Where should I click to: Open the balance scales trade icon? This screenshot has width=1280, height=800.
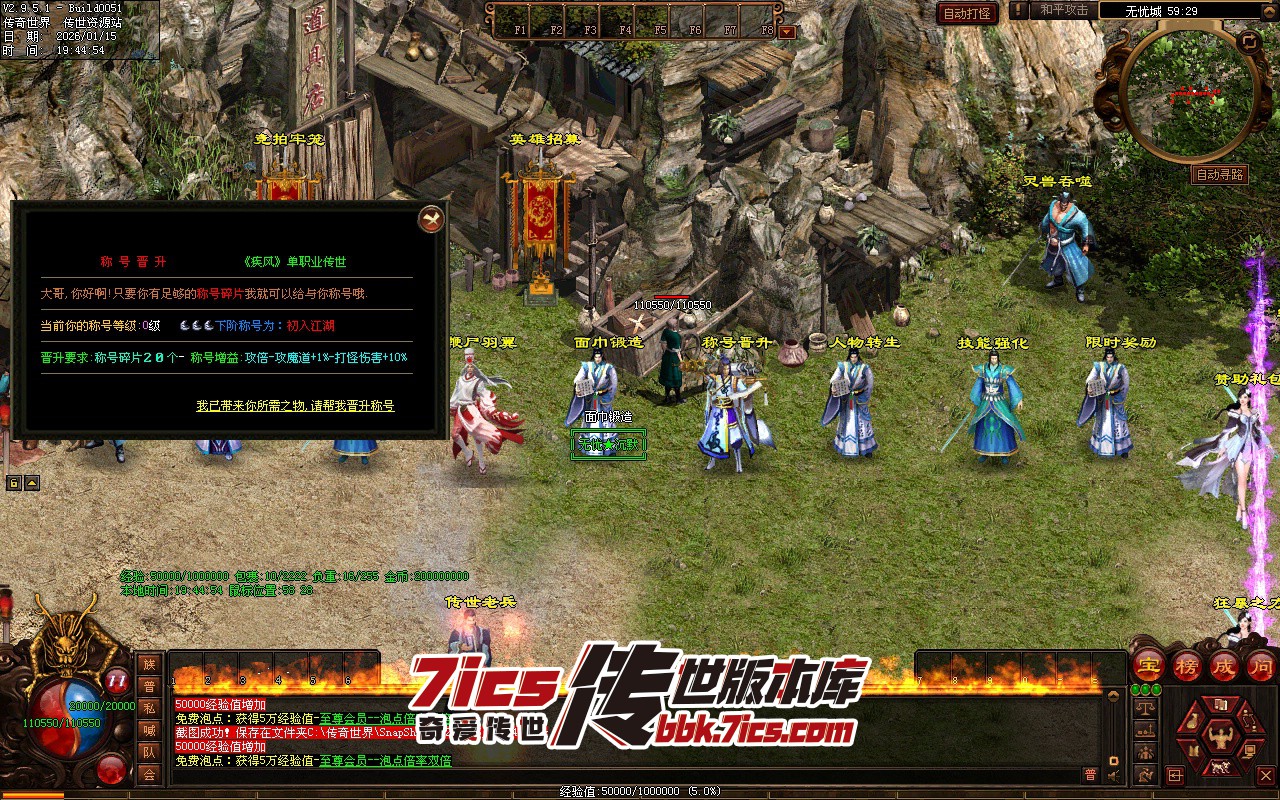point(1146,707)
